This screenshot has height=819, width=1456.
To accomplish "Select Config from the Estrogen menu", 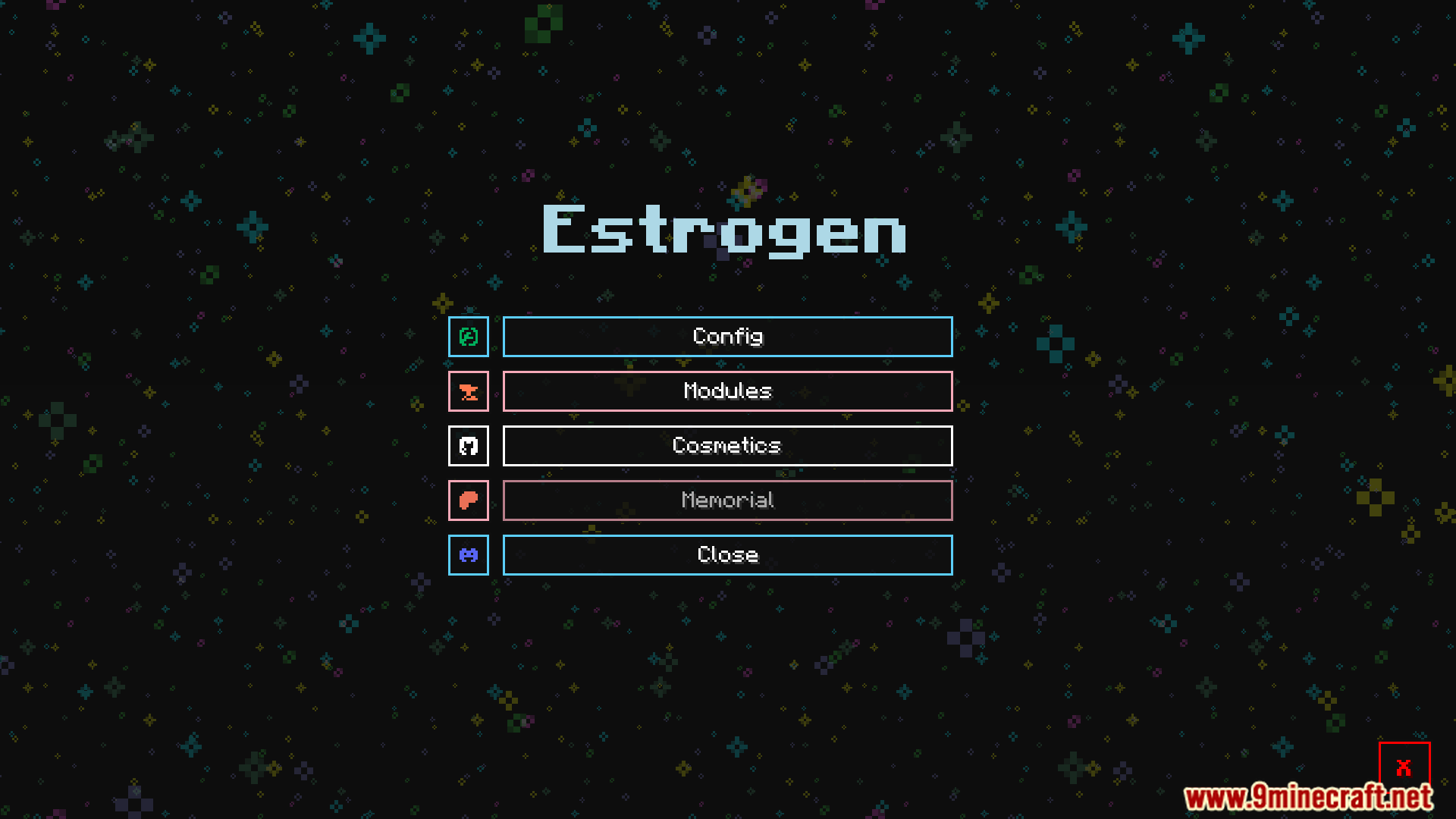I will [726, 337].
